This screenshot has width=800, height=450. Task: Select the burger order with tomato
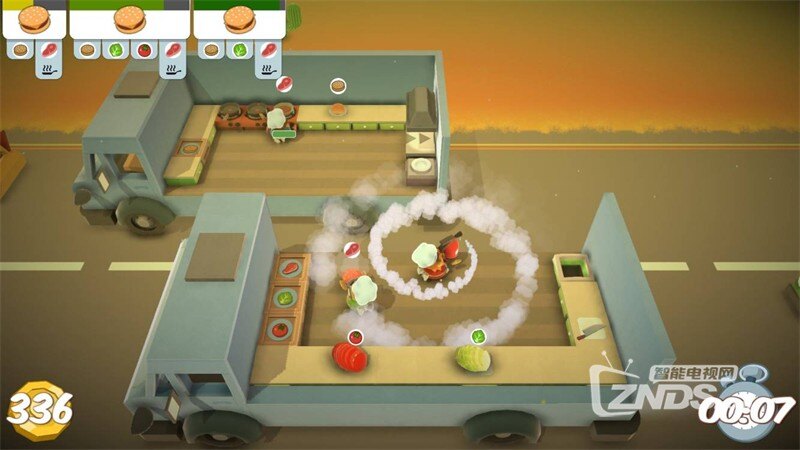129,19
